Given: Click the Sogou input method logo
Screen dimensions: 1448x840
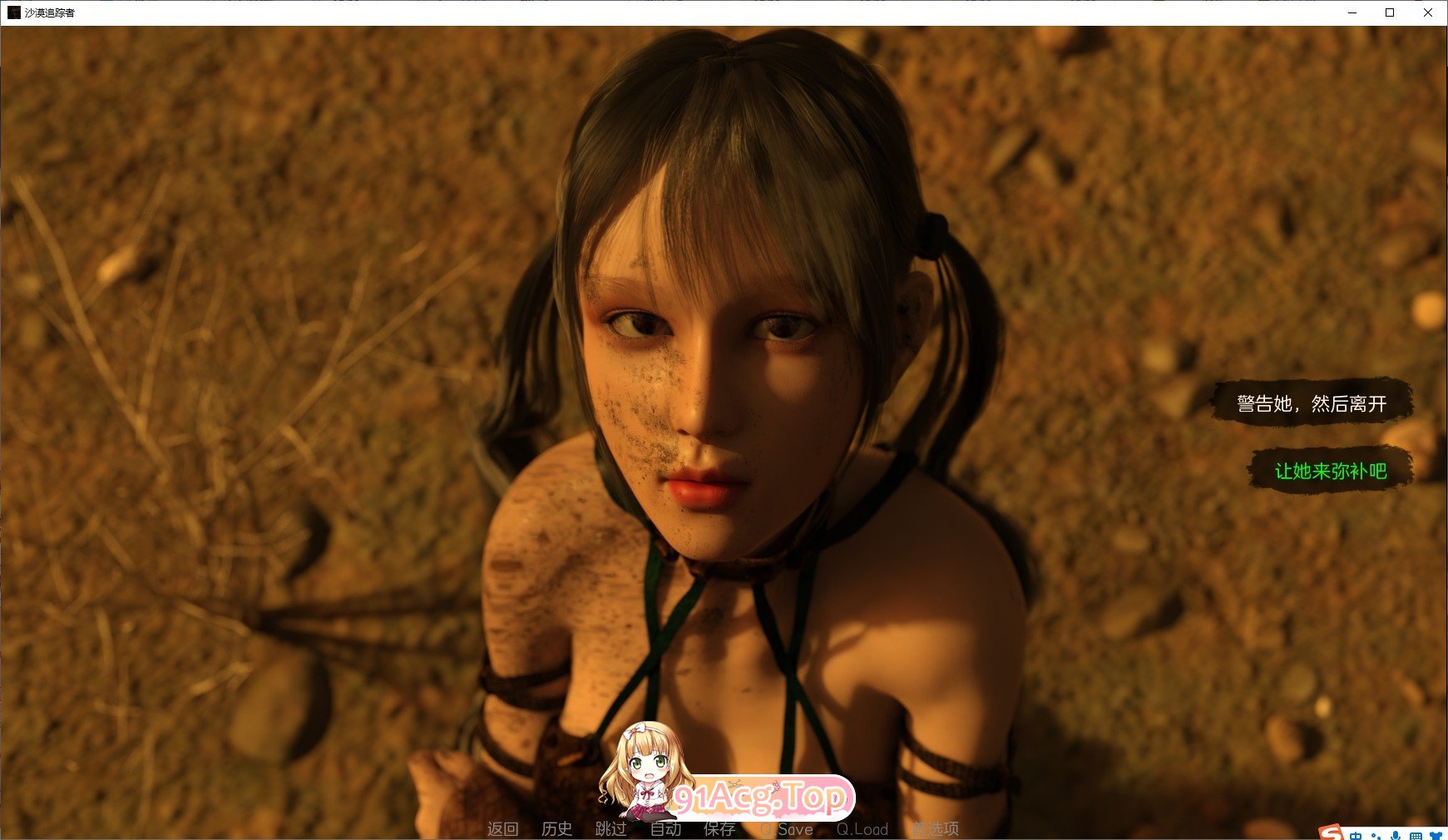Looking at the screenshot, I should click(1332, 834).
